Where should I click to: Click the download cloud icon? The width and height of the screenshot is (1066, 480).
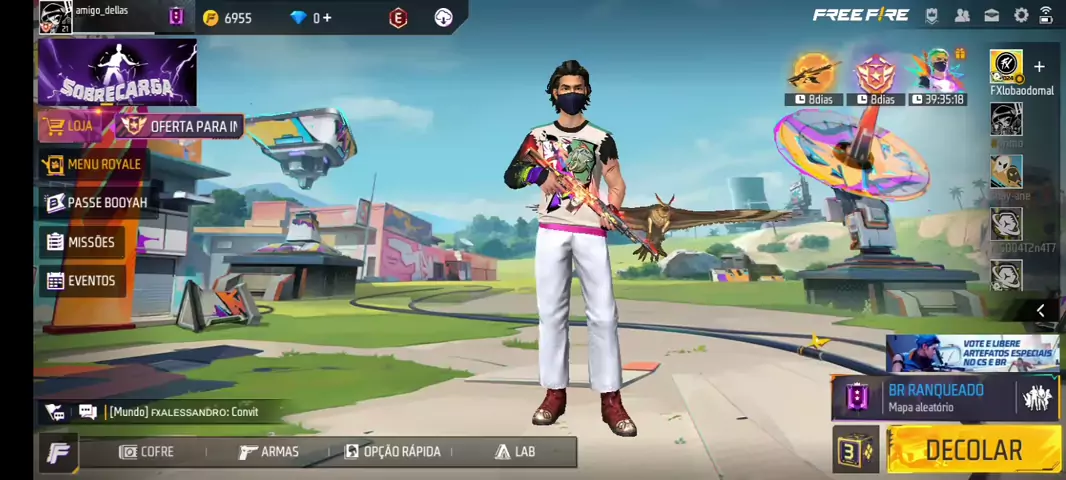click(x=444, y=17)
